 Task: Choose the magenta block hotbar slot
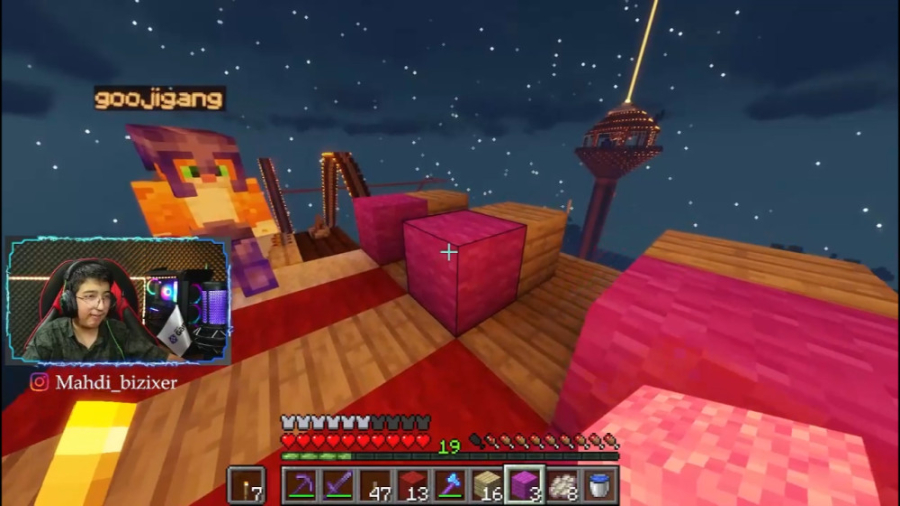point(524,485)
